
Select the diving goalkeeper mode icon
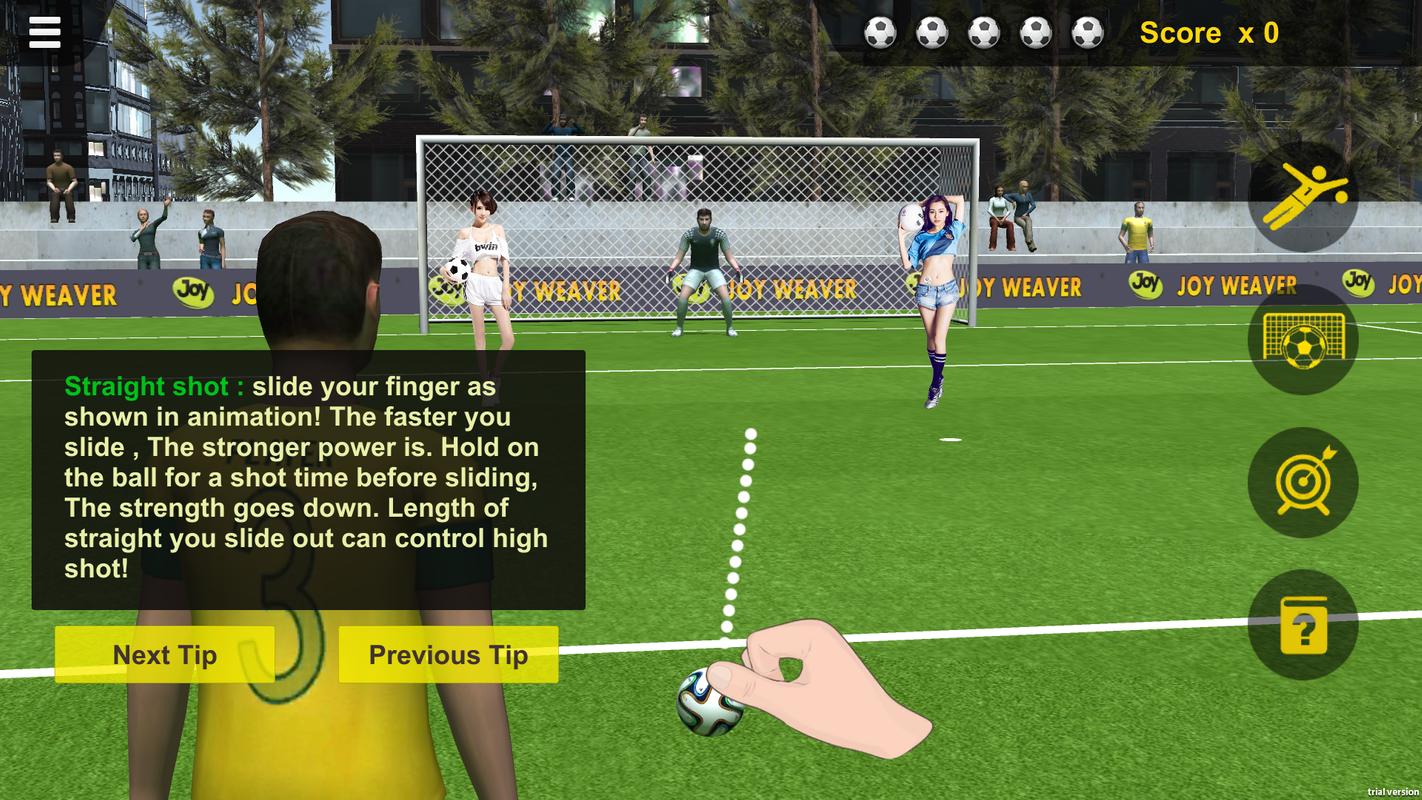pos(1303,197)
